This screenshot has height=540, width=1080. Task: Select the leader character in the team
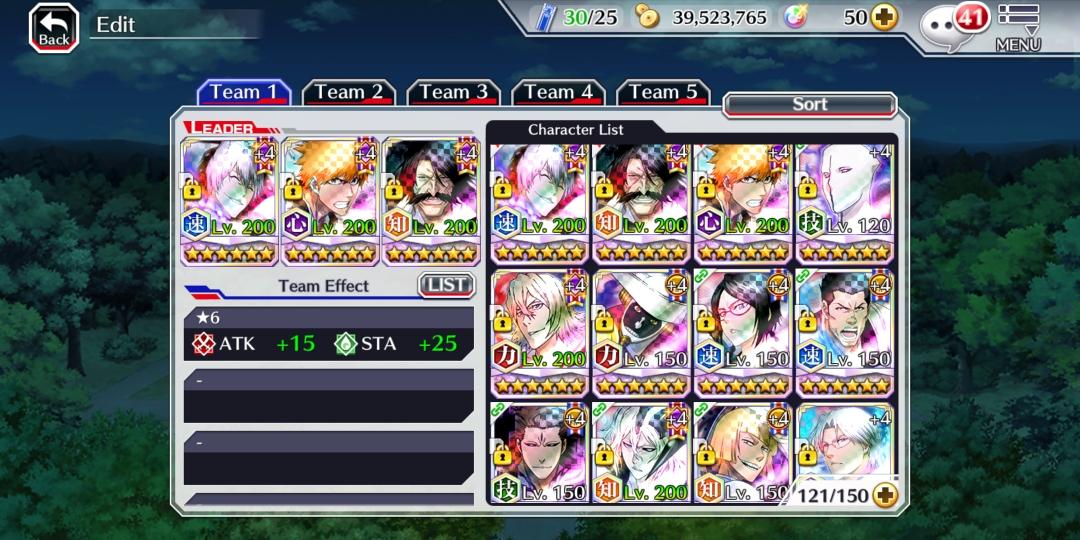coord(229,201)
